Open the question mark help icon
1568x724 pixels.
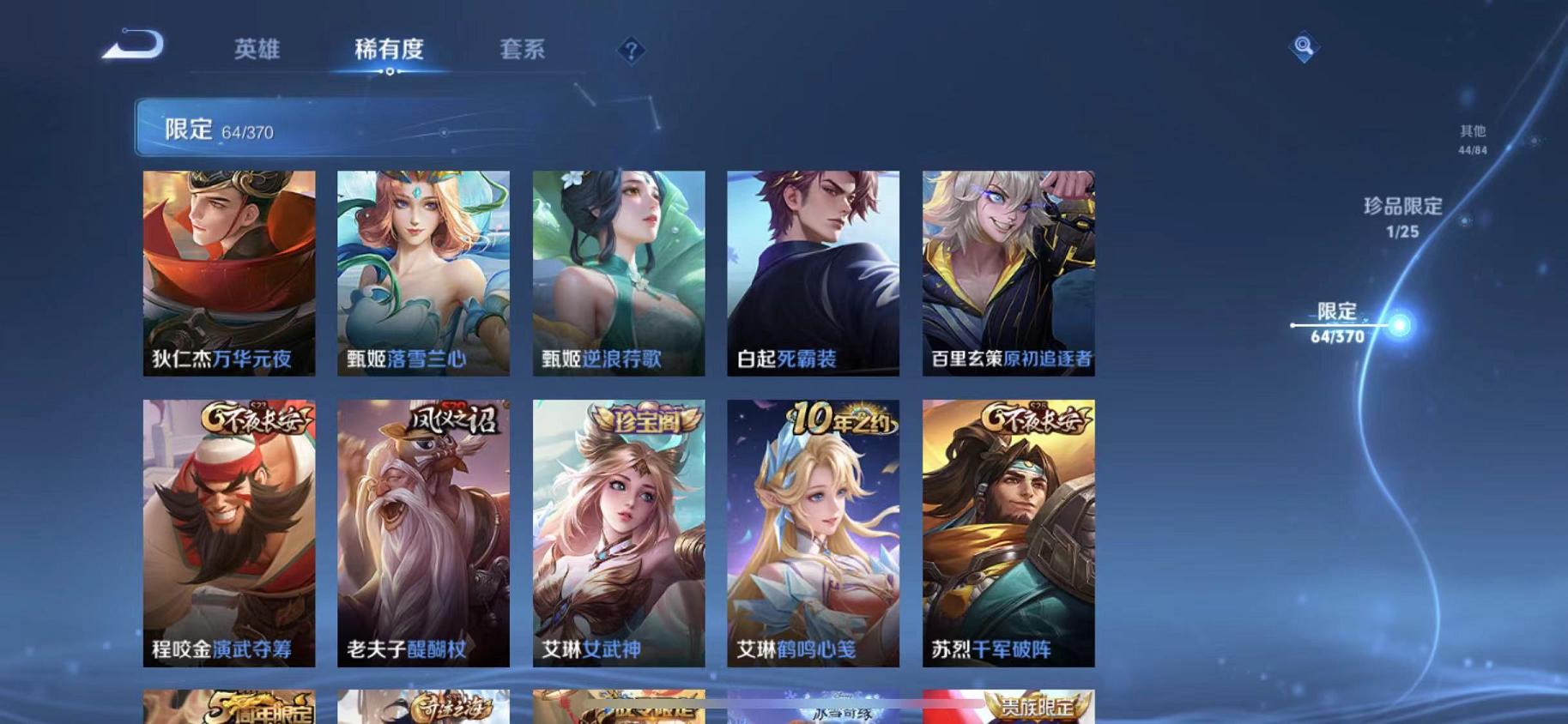(631, 51)
